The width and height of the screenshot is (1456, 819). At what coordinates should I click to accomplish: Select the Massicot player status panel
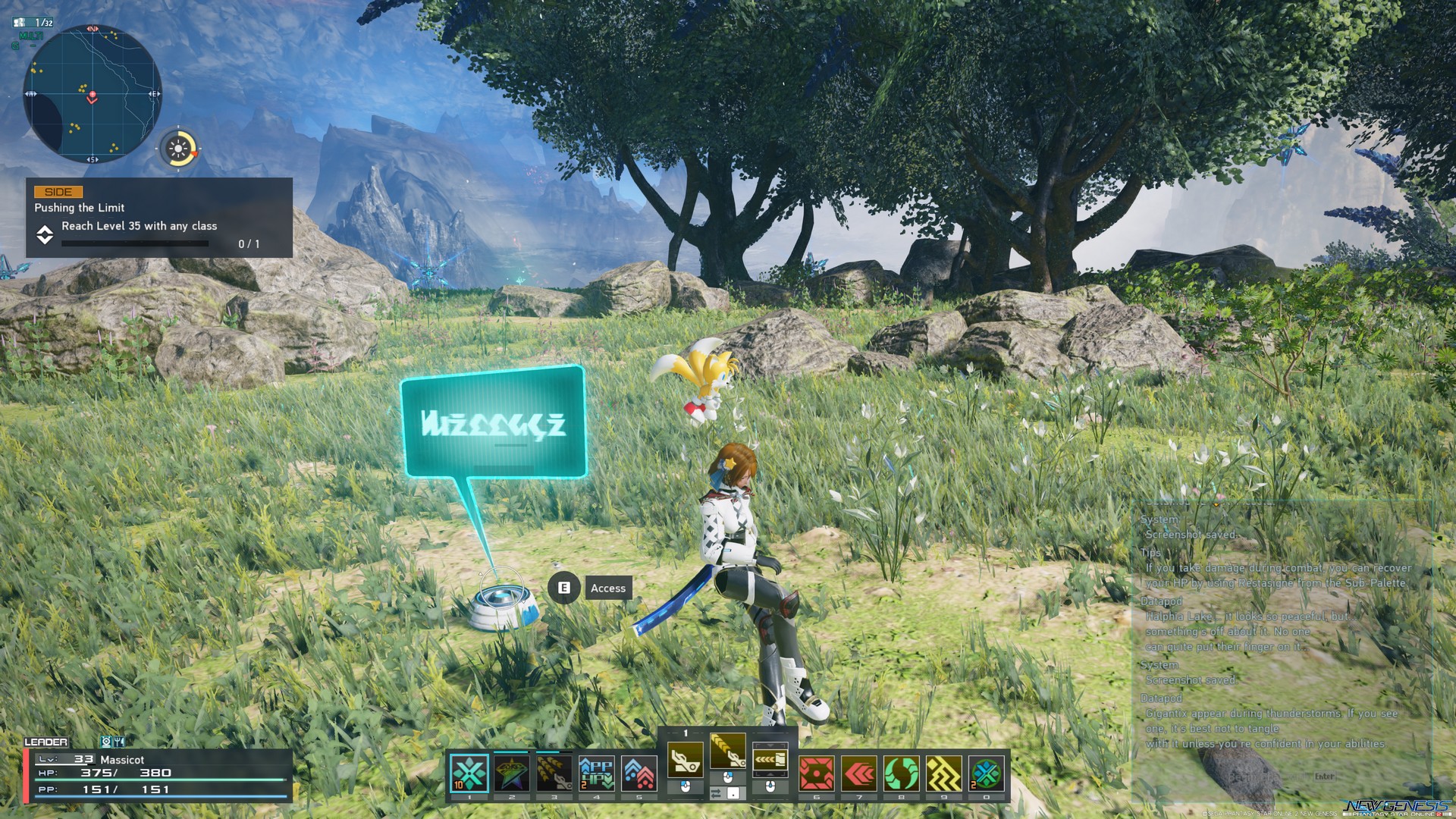159,774
